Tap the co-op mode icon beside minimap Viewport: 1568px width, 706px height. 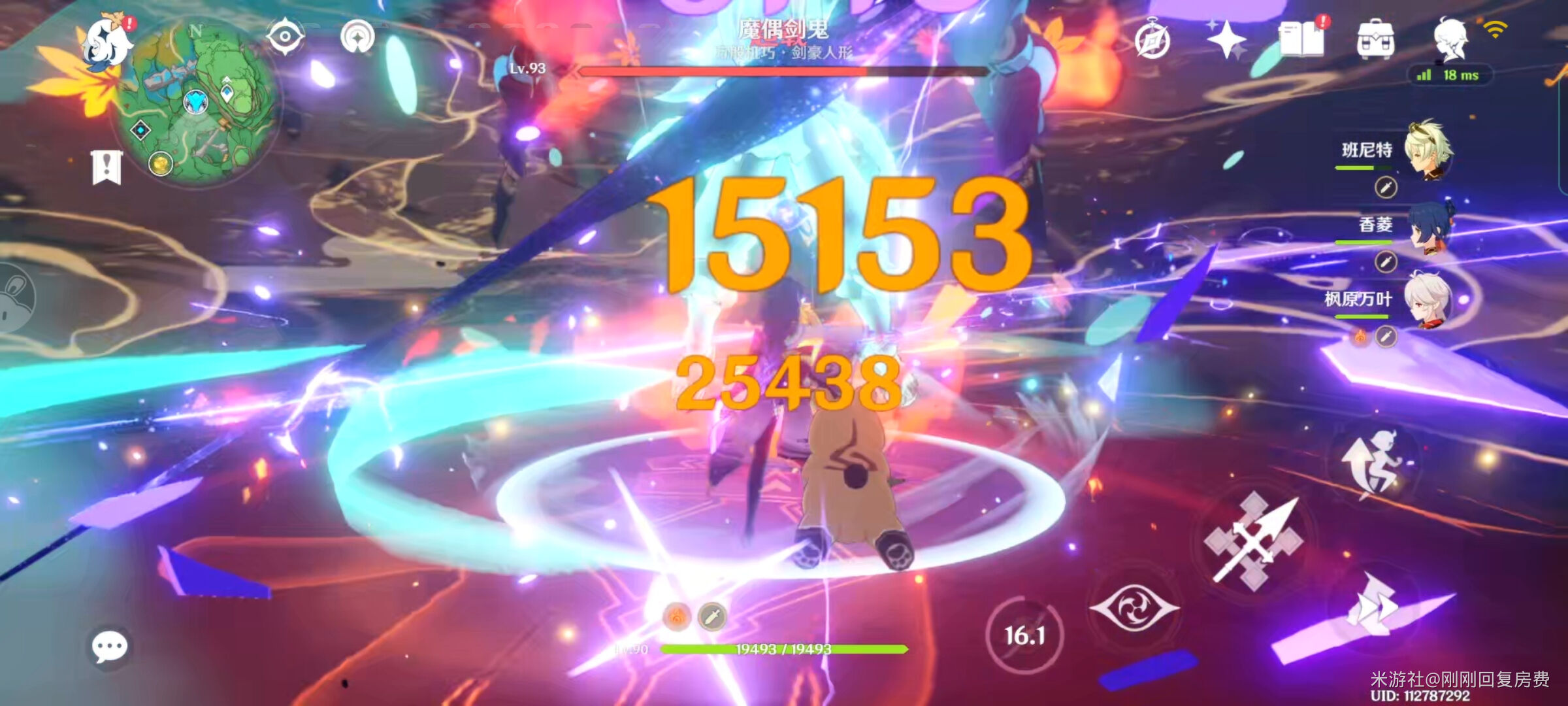point(357,37)
